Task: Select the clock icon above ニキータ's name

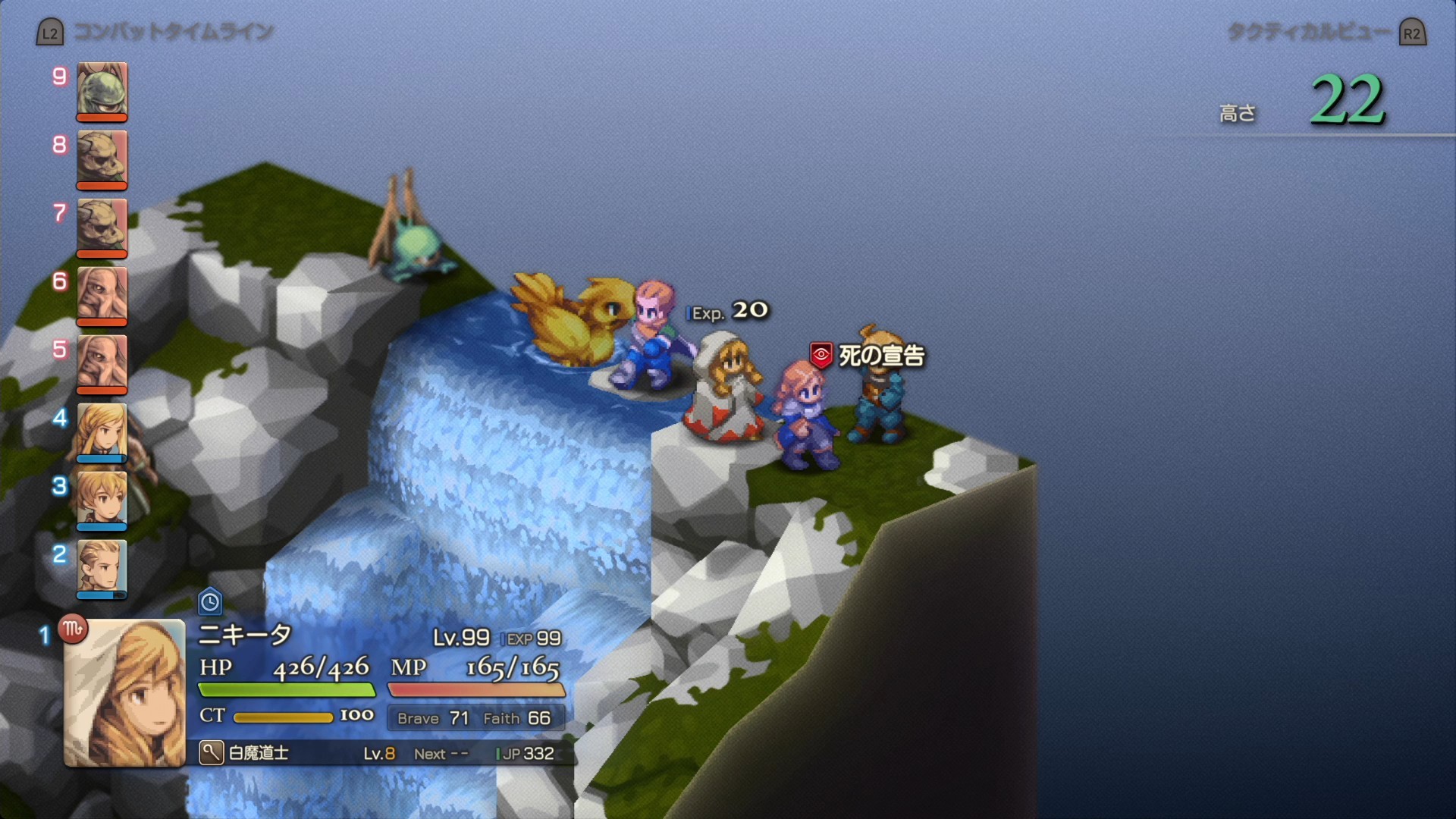Action: (210, 602)
